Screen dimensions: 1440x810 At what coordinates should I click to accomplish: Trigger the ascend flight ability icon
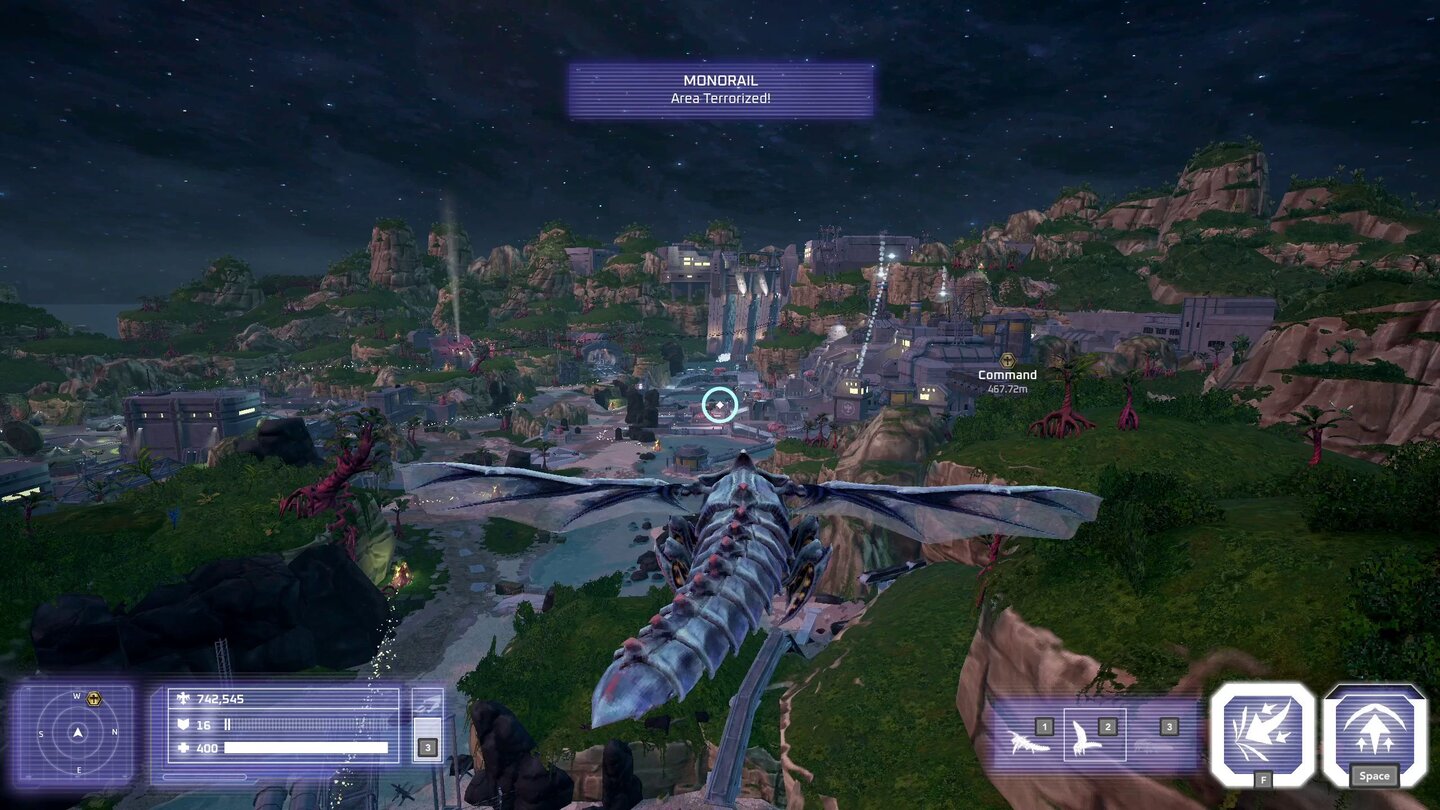coord(1374,728)
